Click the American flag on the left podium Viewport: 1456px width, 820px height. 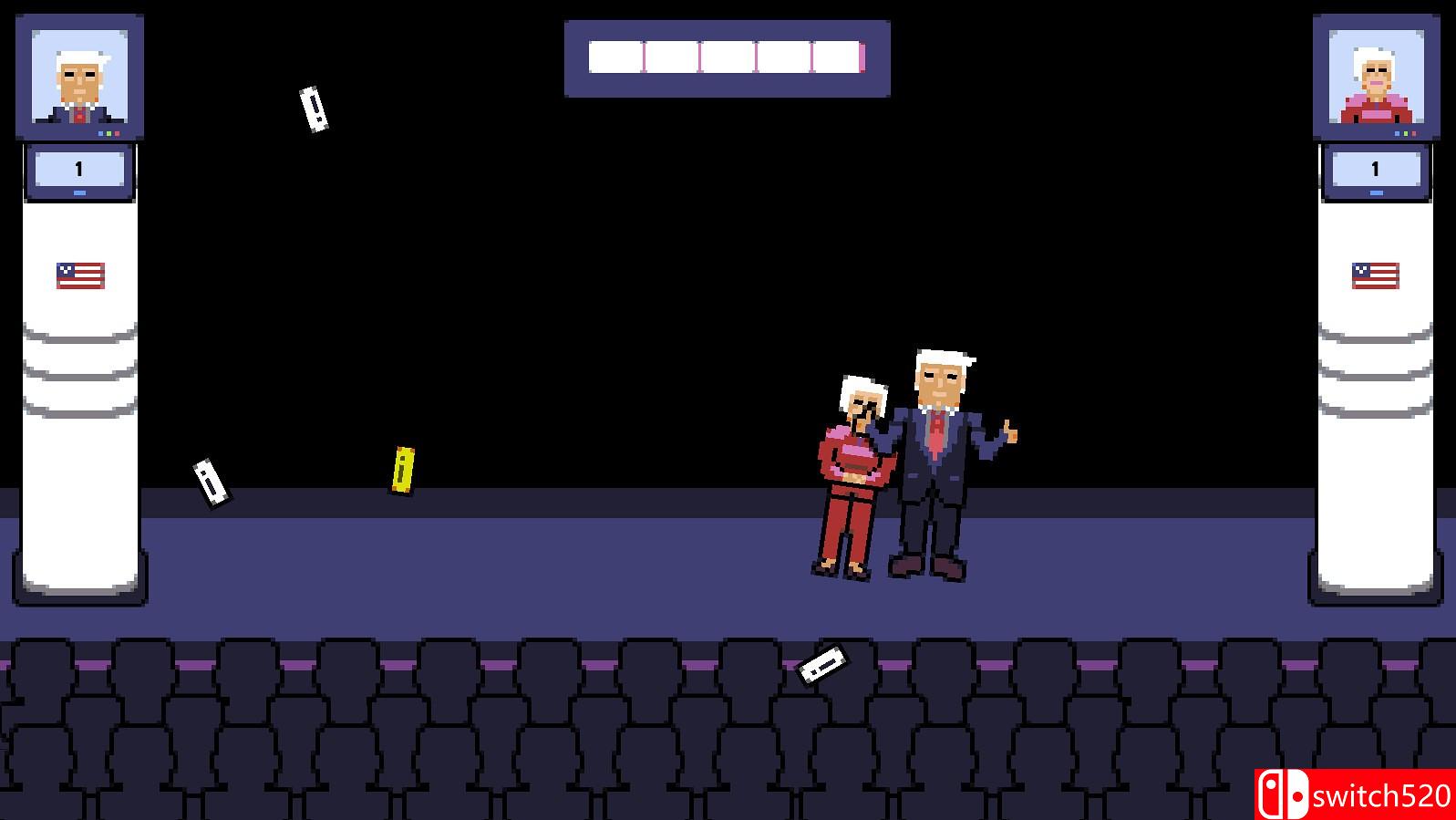pyautogui.click(x=80, y=274)
